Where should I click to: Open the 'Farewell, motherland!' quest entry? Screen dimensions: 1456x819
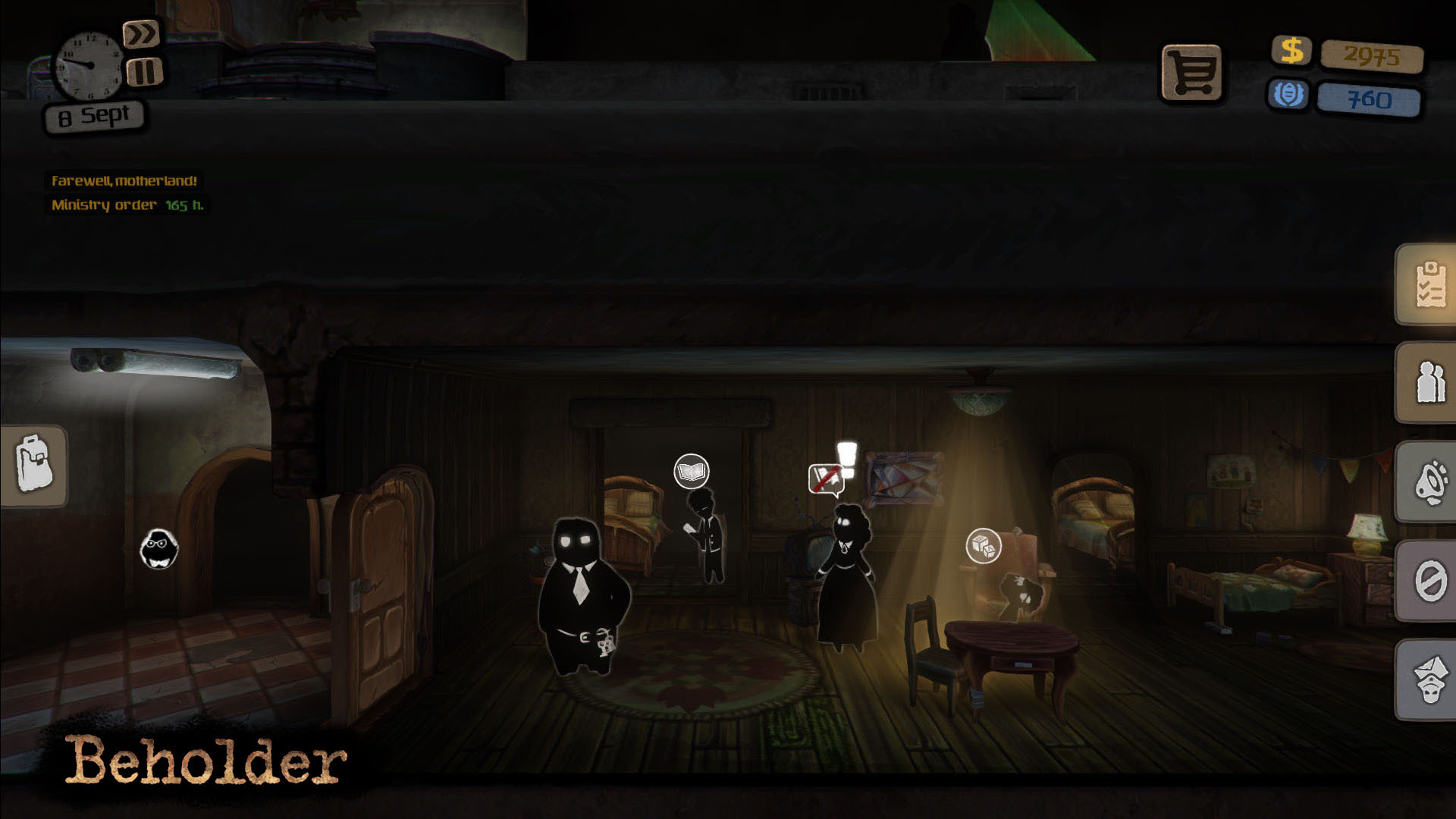coord(124,181)
